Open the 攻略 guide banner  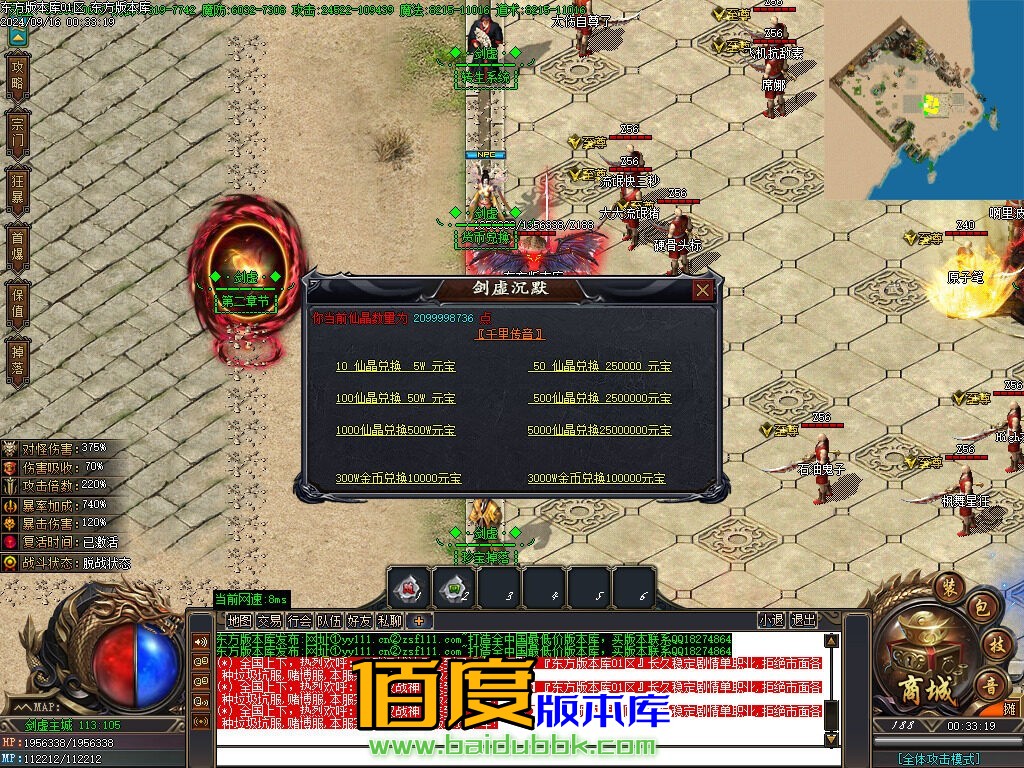[x=17, y=74]
